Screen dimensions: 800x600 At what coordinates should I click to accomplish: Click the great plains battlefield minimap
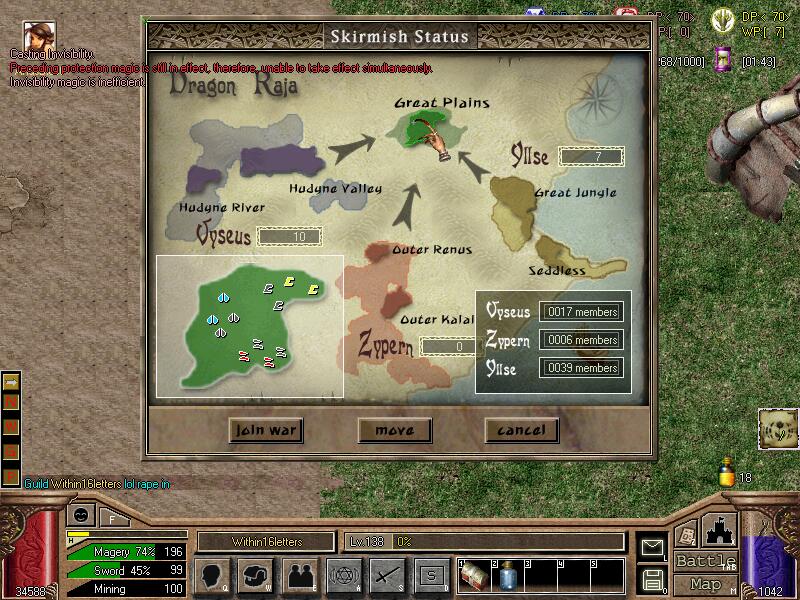point(250,325)
